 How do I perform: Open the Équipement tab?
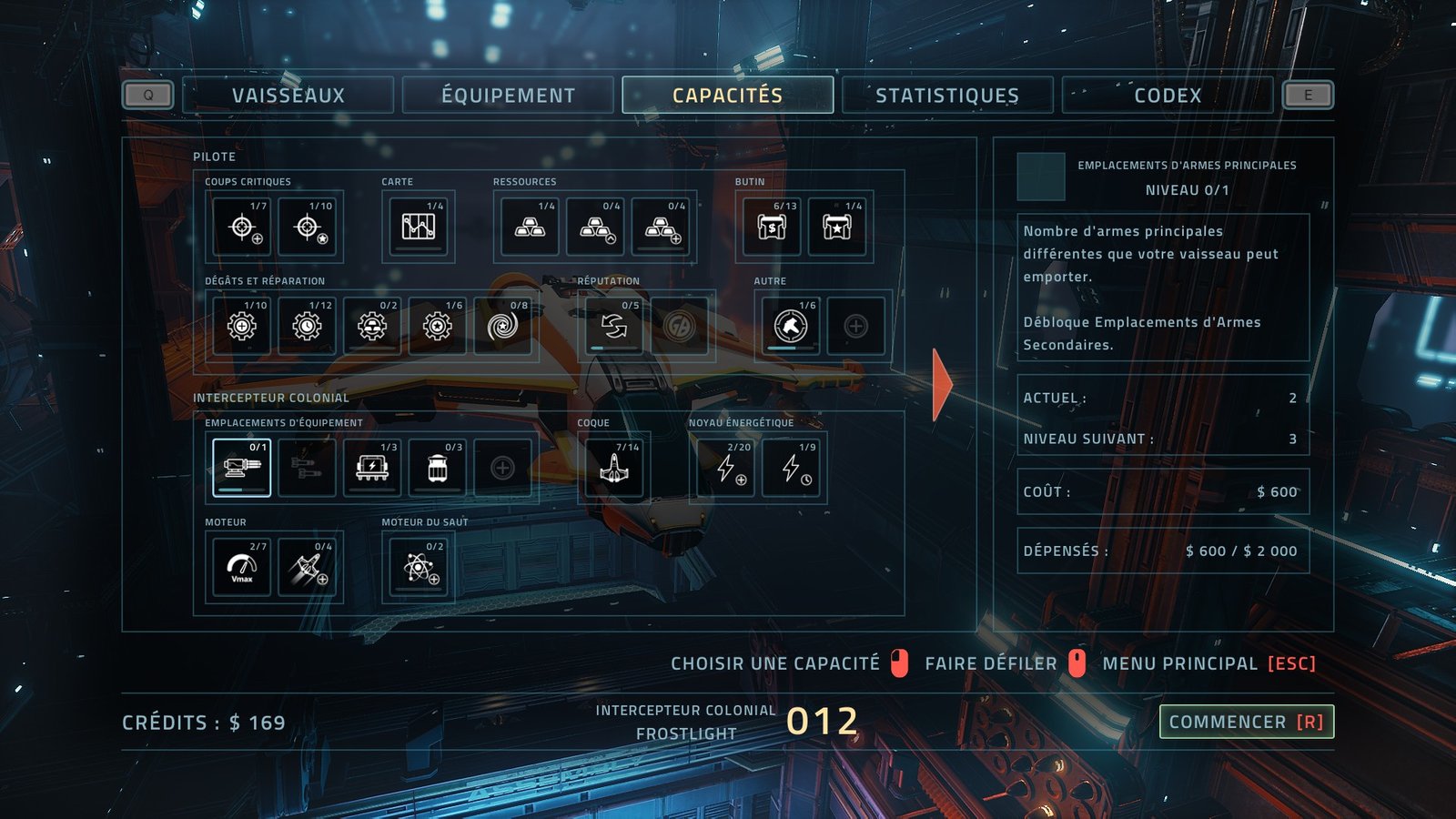coord(508,96)
